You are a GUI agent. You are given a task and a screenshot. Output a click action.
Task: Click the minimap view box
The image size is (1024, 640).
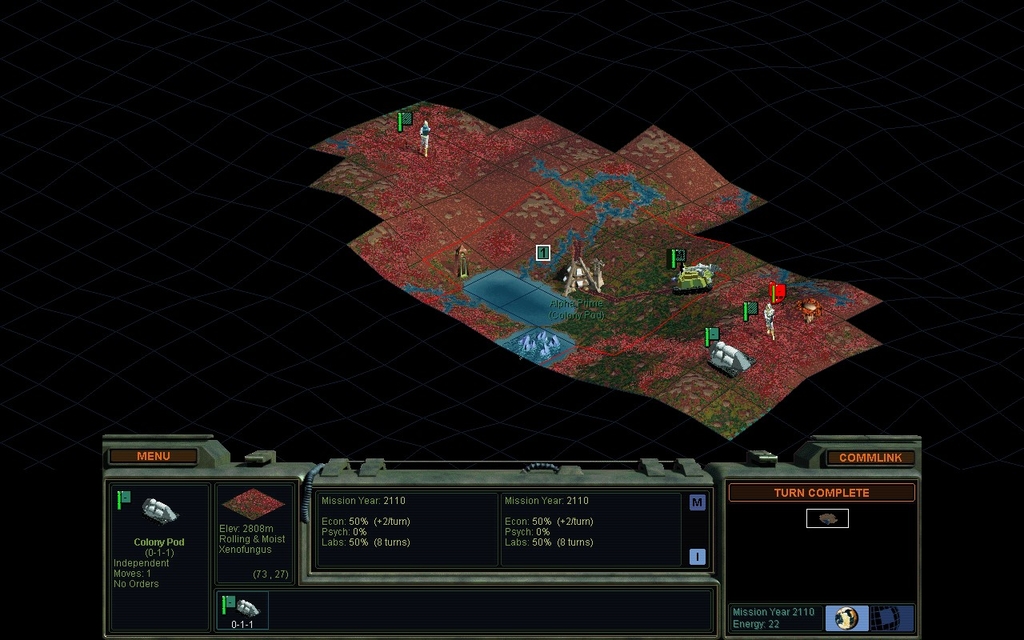point(827,518)
